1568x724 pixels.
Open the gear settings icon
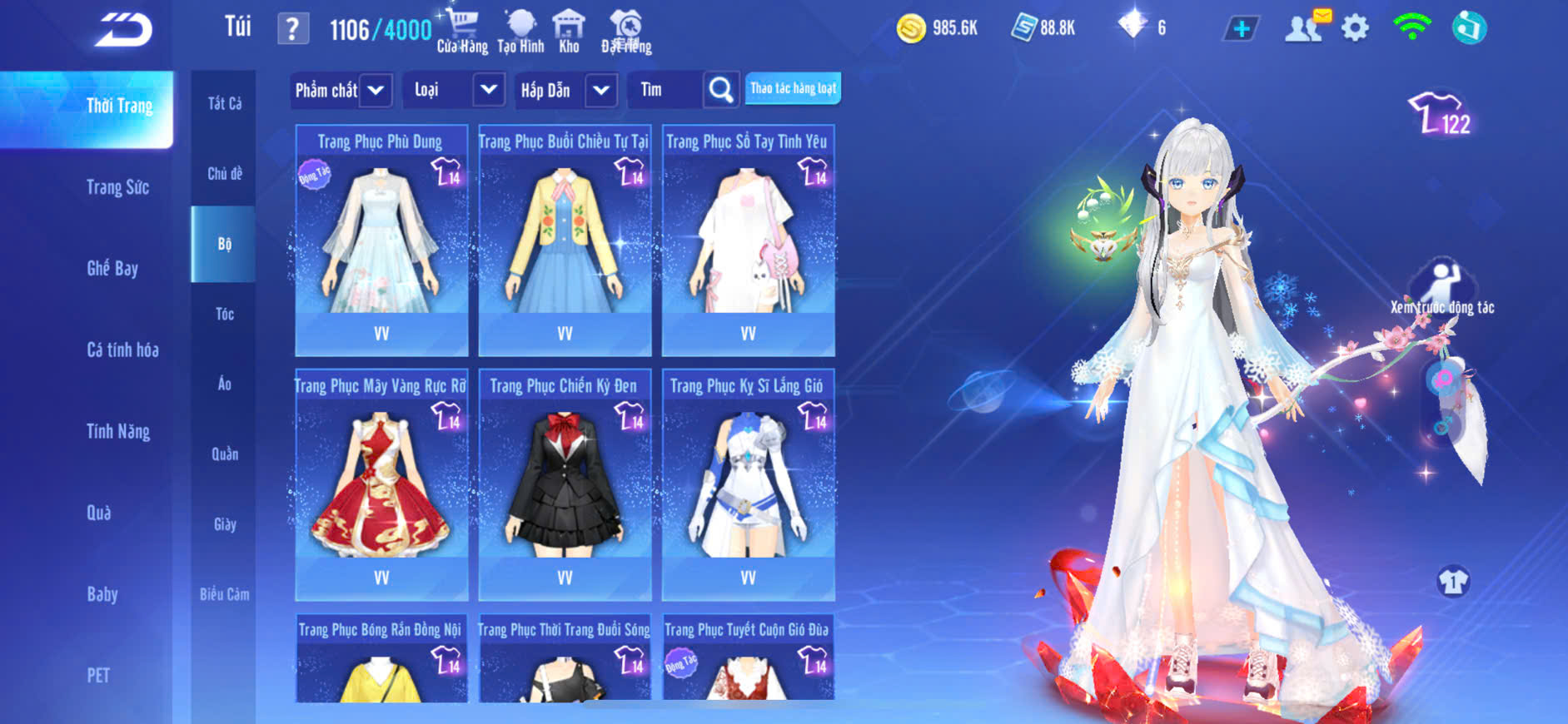pyautogui.click(x=1355, y=29)
